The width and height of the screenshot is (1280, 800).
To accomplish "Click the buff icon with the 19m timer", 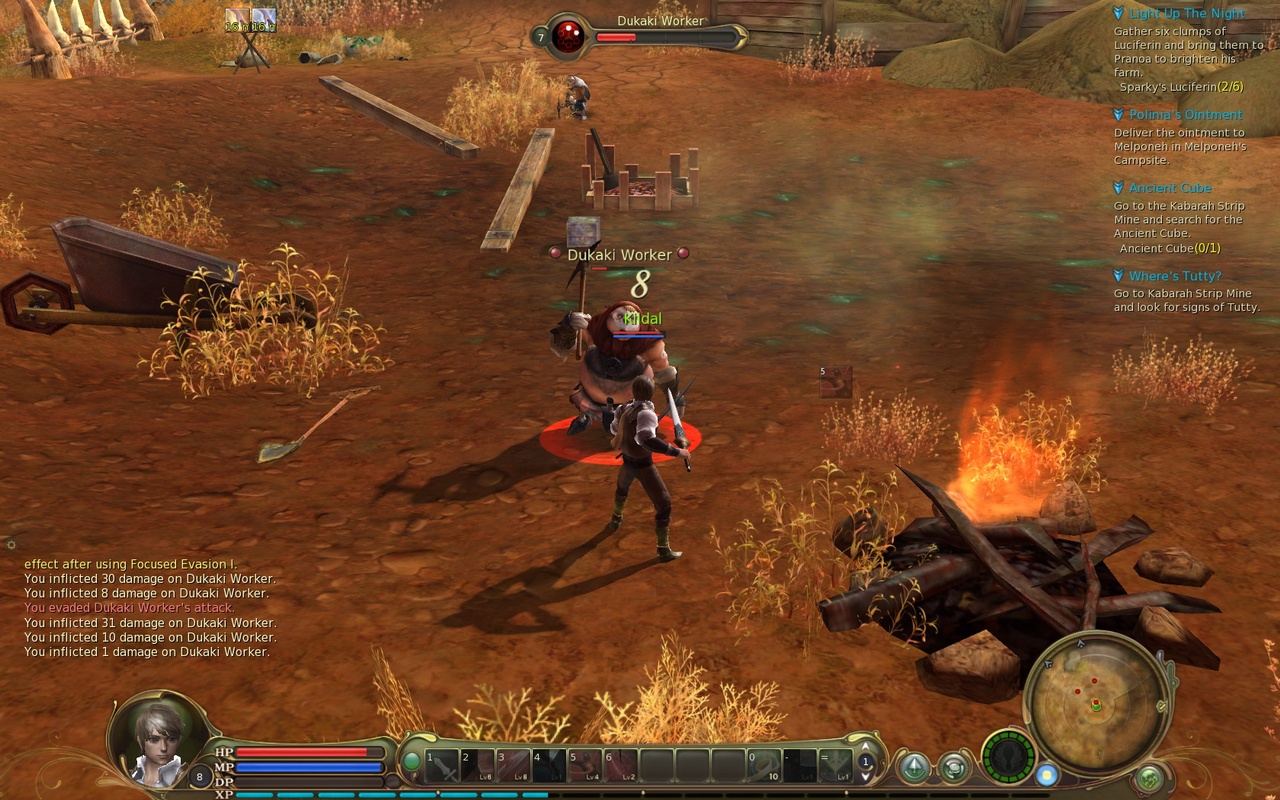I will (238, 20).
